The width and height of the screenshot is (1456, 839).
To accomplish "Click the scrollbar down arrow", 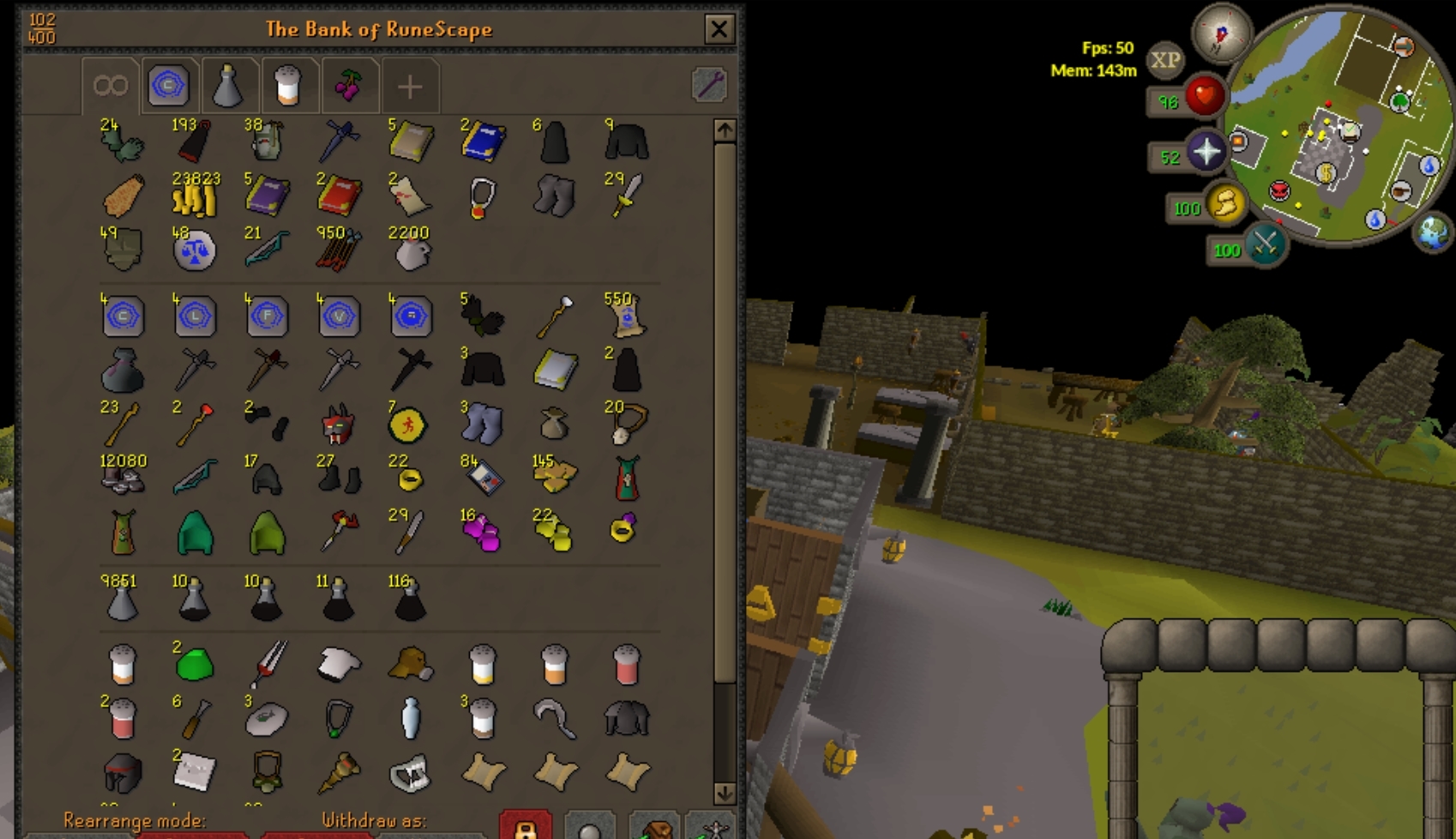I will [x=723, y=793].
